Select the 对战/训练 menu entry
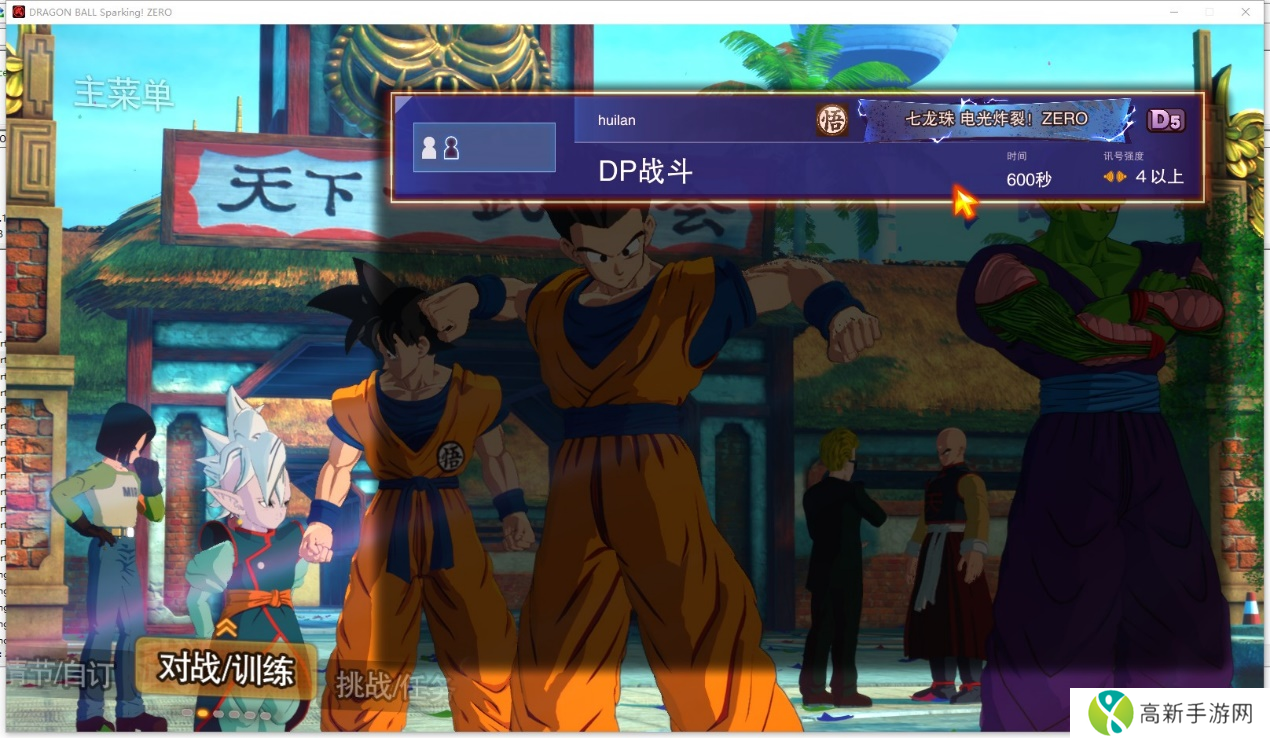This screenshot has width=1270, height=738. pos(226,669)
